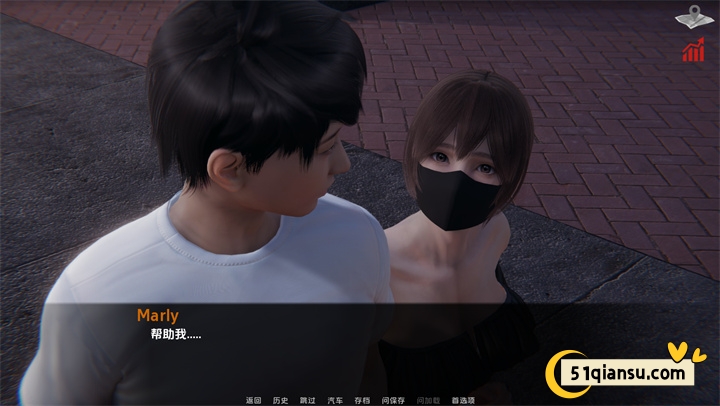720x406 pixels.
Task: Open the 首选项 preferences menu
Action: pos(463,400)
